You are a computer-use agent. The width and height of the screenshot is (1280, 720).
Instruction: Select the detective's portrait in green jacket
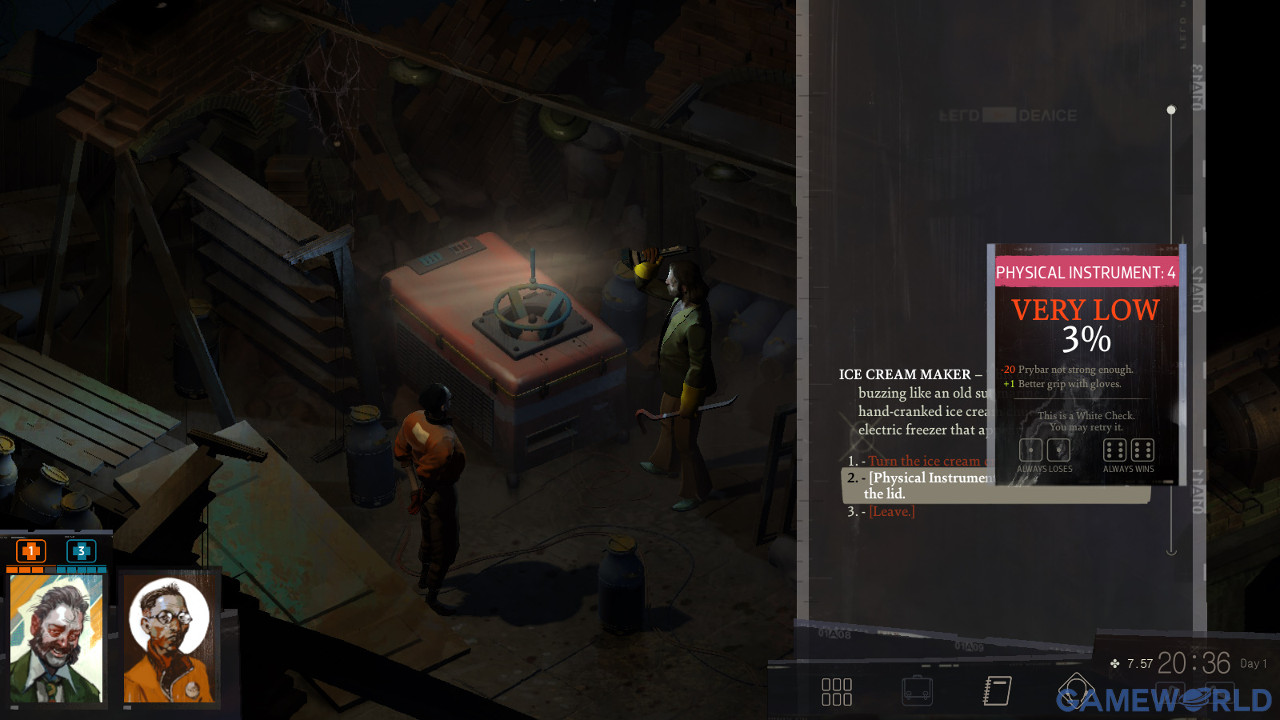coord(57,637)
